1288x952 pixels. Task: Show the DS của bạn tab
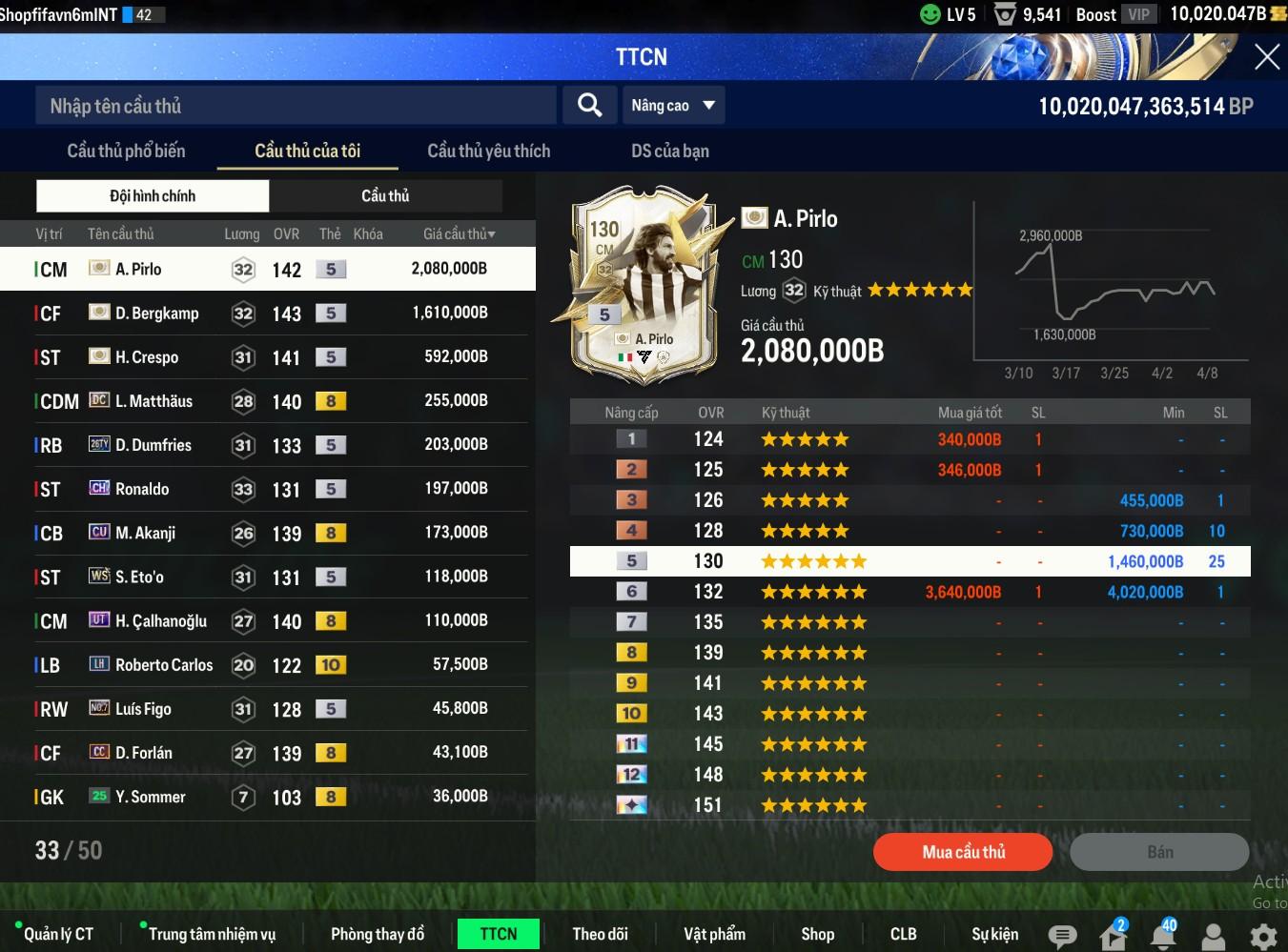click(x=669, y=151)
